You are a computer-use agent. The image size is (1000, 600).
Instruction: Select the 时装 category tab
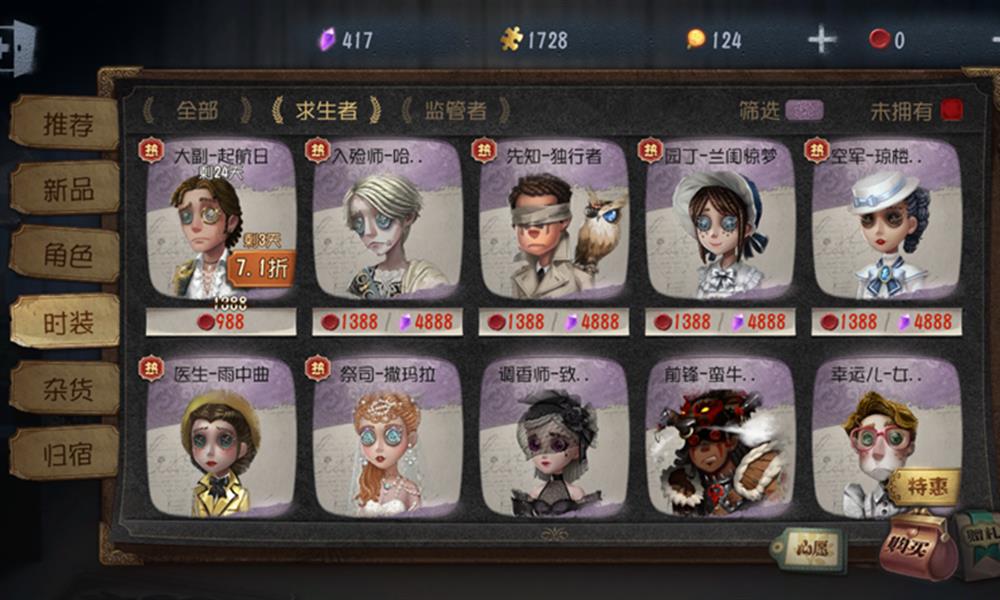[66, 322]
